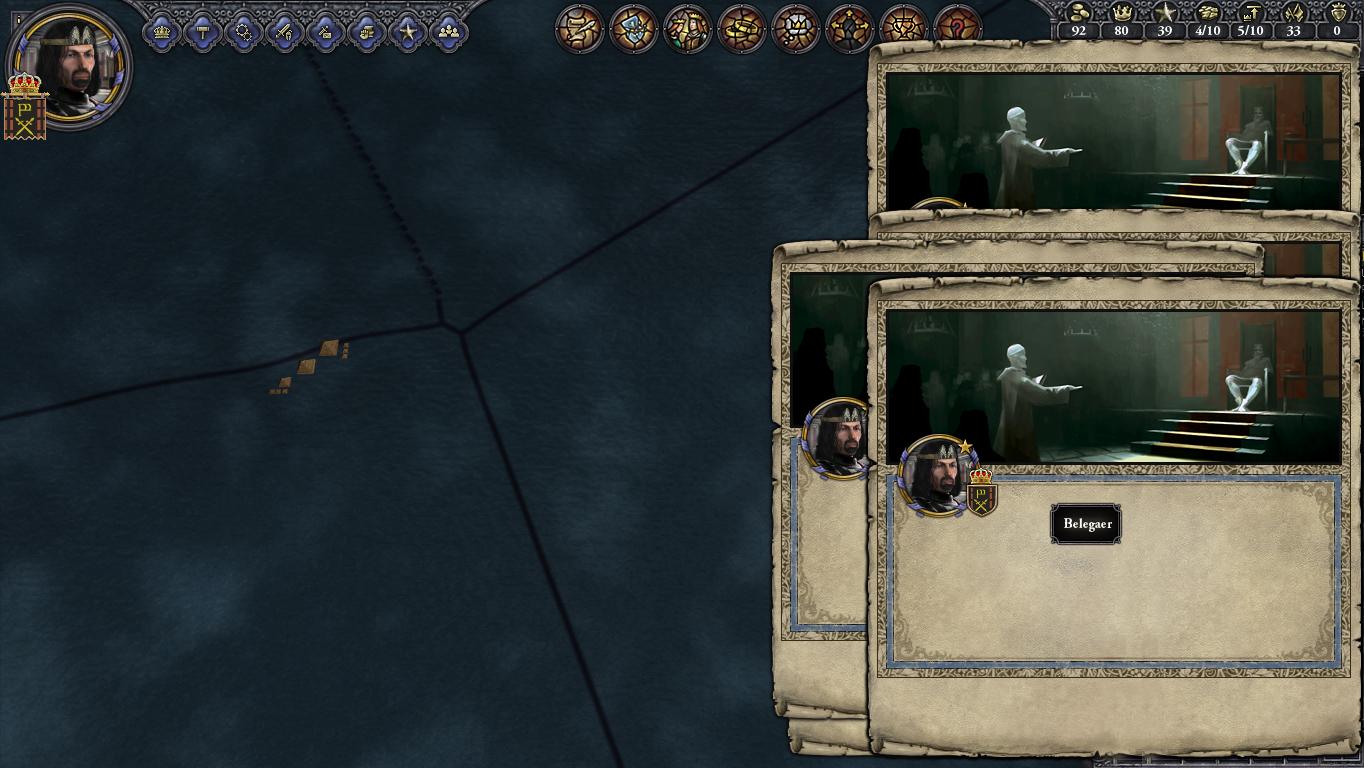Open the goblet stained-glass alert icon
This screenshot has height=768, width=1364.
pyautogui.click(x=903, y=28)
